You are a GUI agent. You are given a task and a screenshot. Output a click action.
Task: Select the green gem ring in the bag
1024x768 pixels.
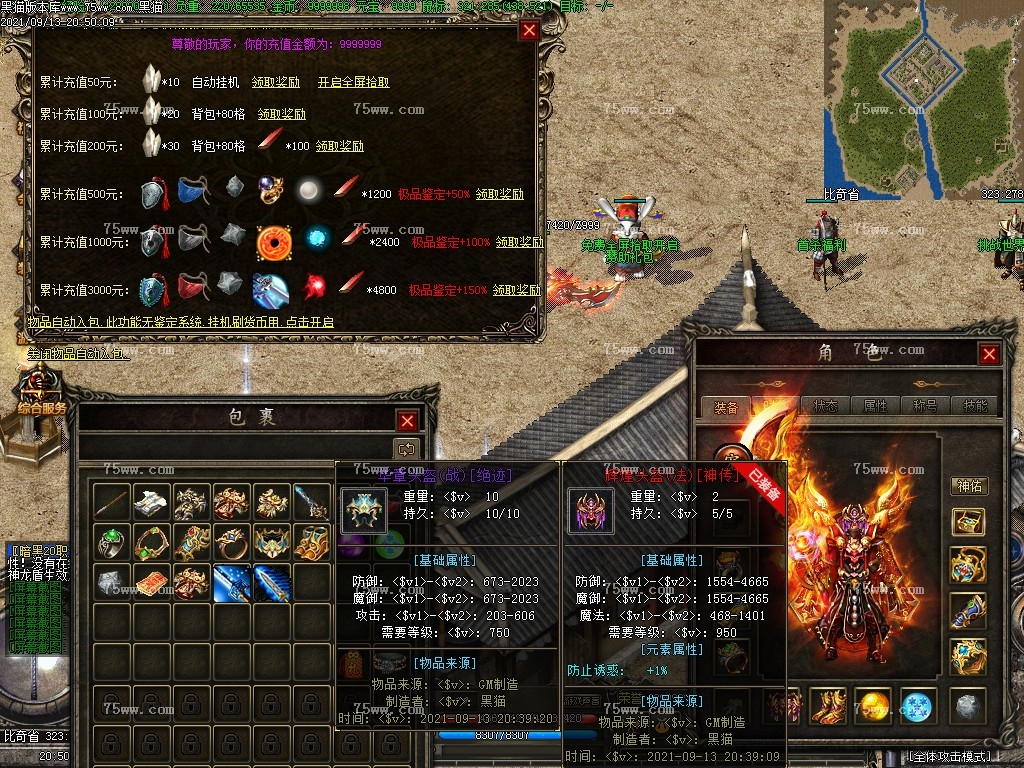(111, 542)
